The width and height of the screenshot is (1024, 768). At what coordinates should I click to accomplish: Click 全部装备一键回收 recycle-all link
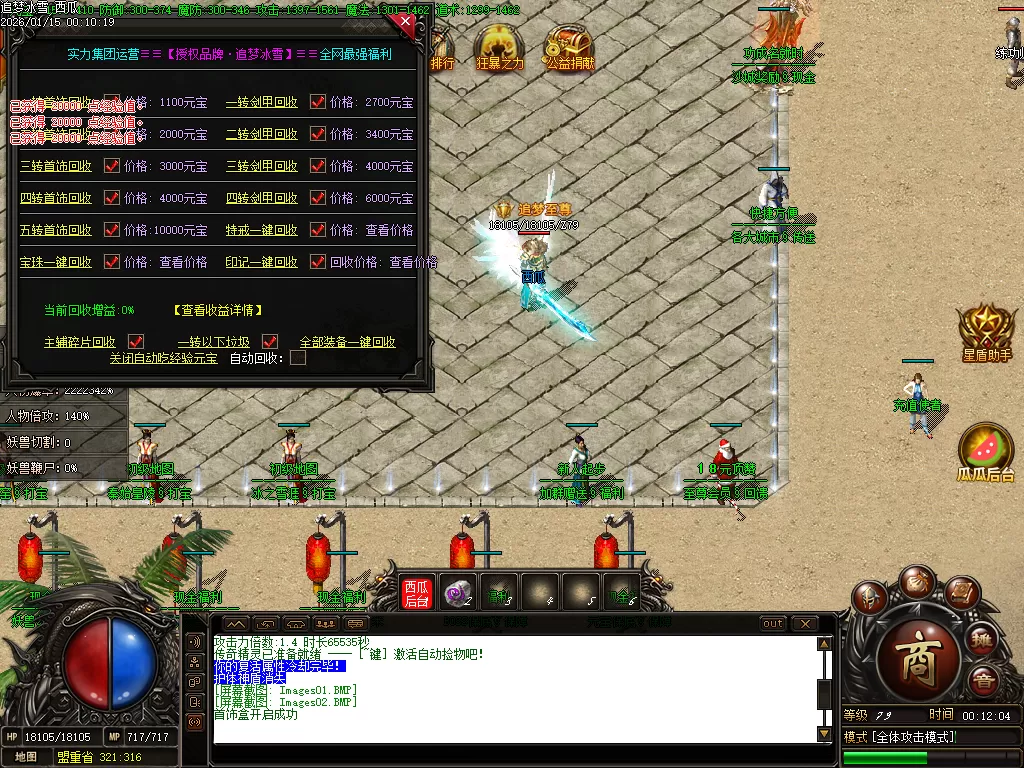[x=348, y=342]
